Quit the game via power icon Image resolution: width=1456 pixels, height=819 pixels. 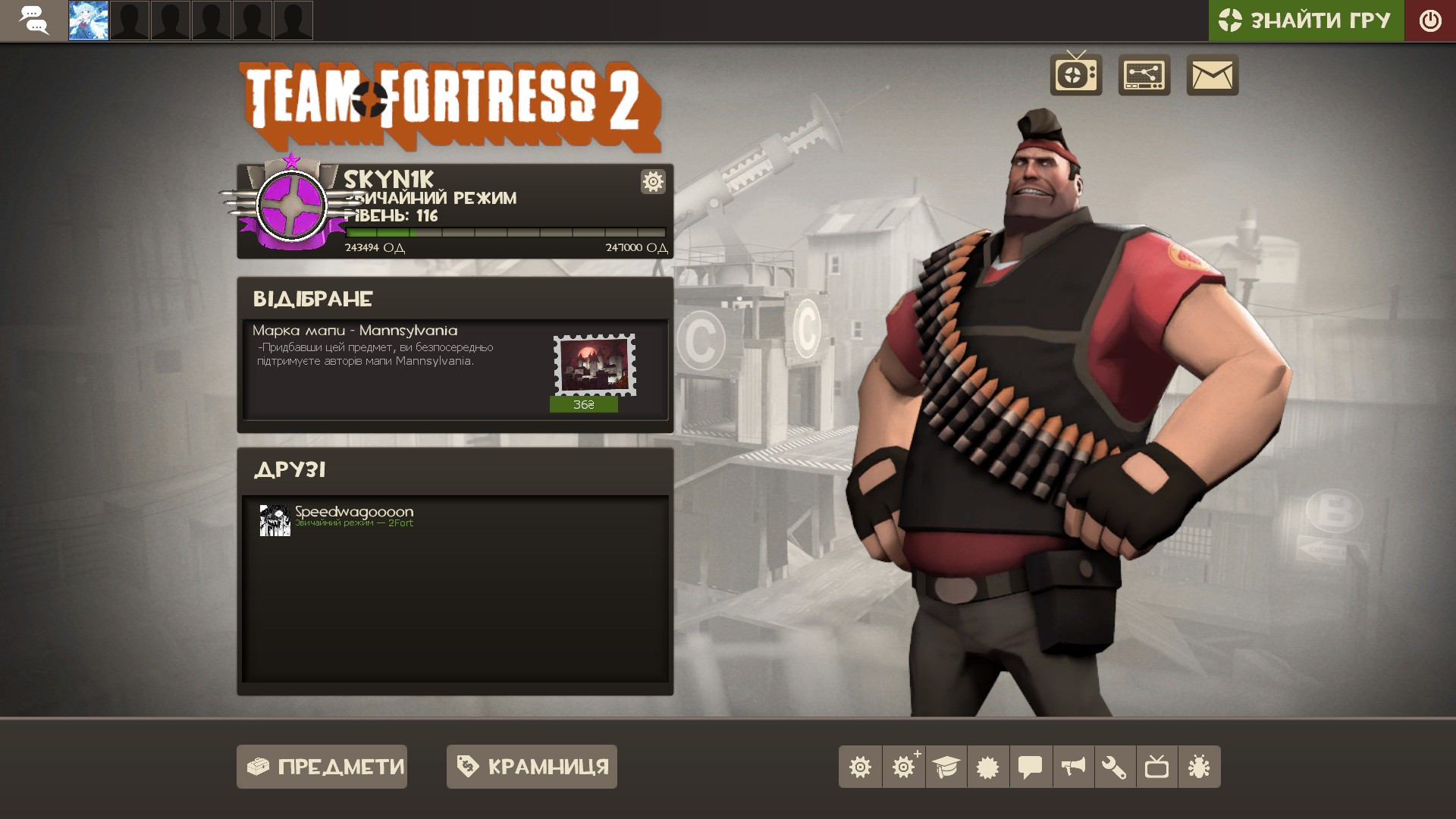(1431, 20)
